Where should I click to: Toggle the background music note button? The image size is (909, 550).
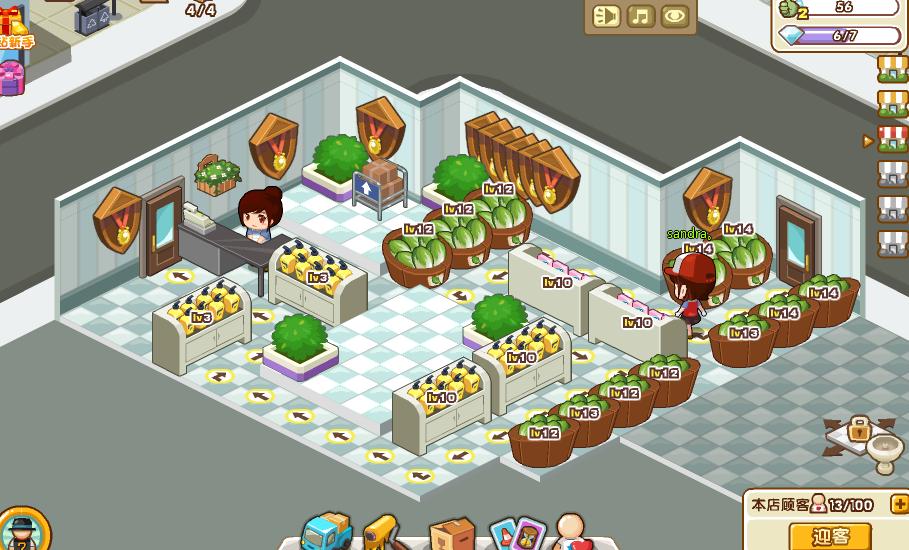point(641,16)
